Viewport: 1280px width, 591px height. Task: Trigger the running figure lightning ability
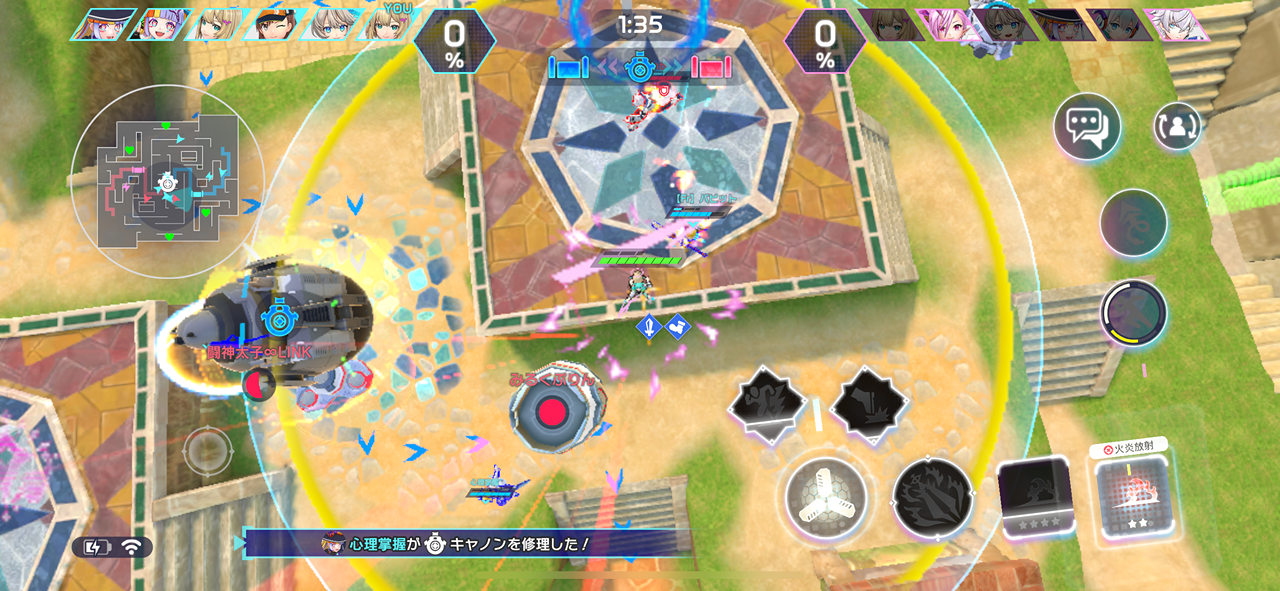767,402
